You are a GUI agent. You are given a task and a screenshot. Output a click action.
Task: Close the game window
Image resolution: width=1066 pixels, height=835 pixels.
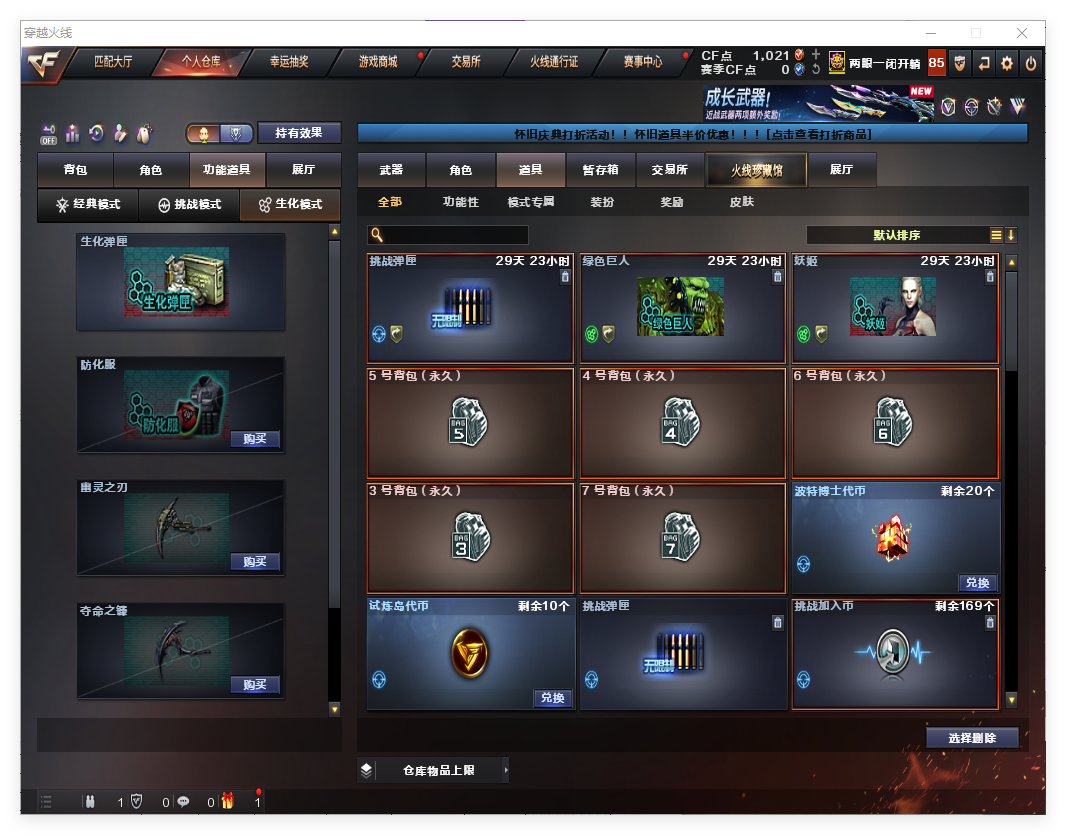coord(1022,33)
